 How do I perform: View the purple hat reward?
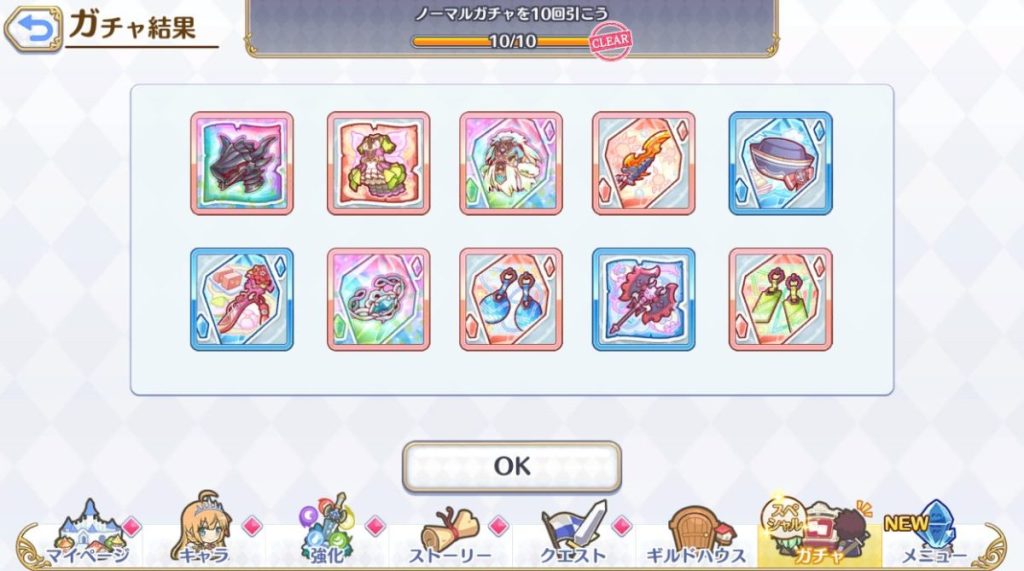click(x=780, y=163)
